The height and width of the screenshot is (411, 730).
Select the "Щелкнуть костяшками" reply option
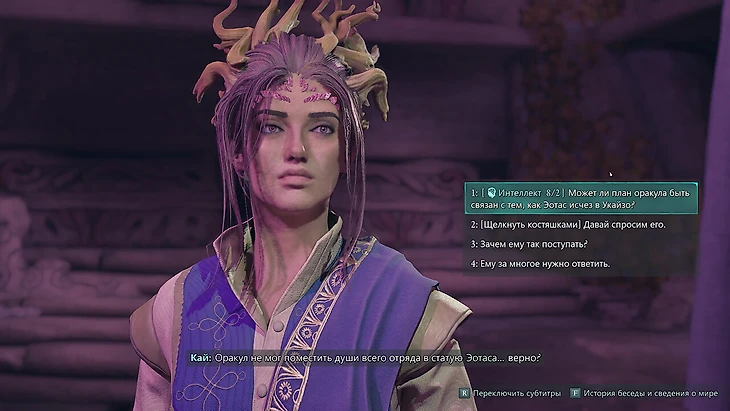pos(568,225)
